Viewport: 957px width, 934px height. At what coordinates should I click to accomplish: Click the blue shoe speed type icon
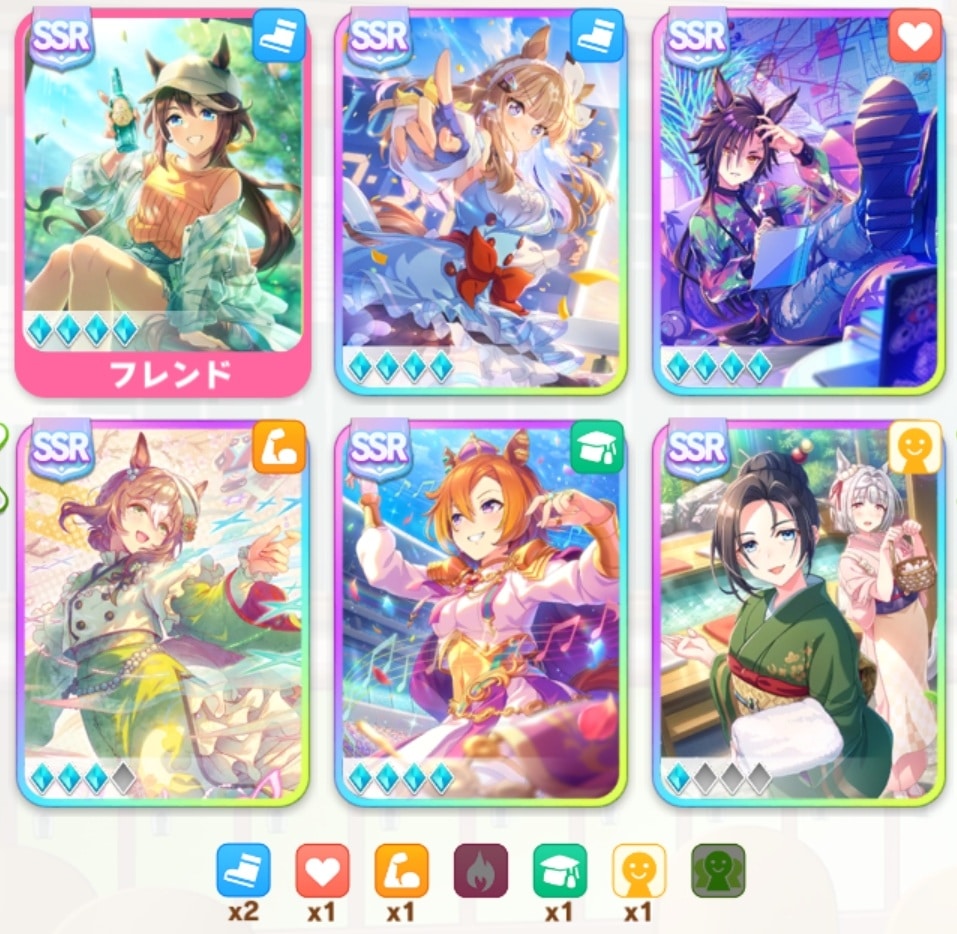click(x=243, y=871)
